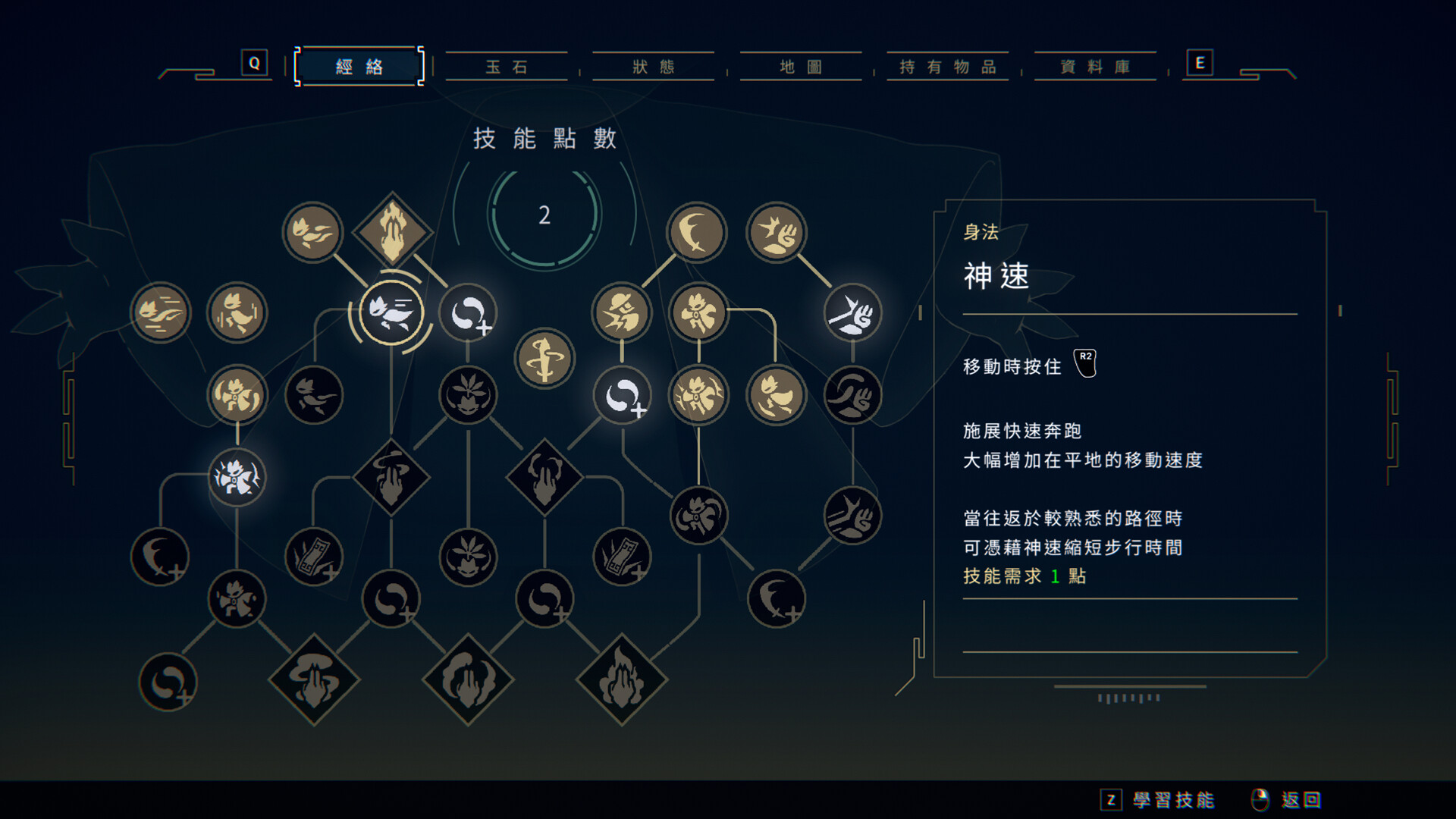The image size is (1456, 819).
Task: Select the white bat-winged skill node on the lower left
Action: (237, 475)
